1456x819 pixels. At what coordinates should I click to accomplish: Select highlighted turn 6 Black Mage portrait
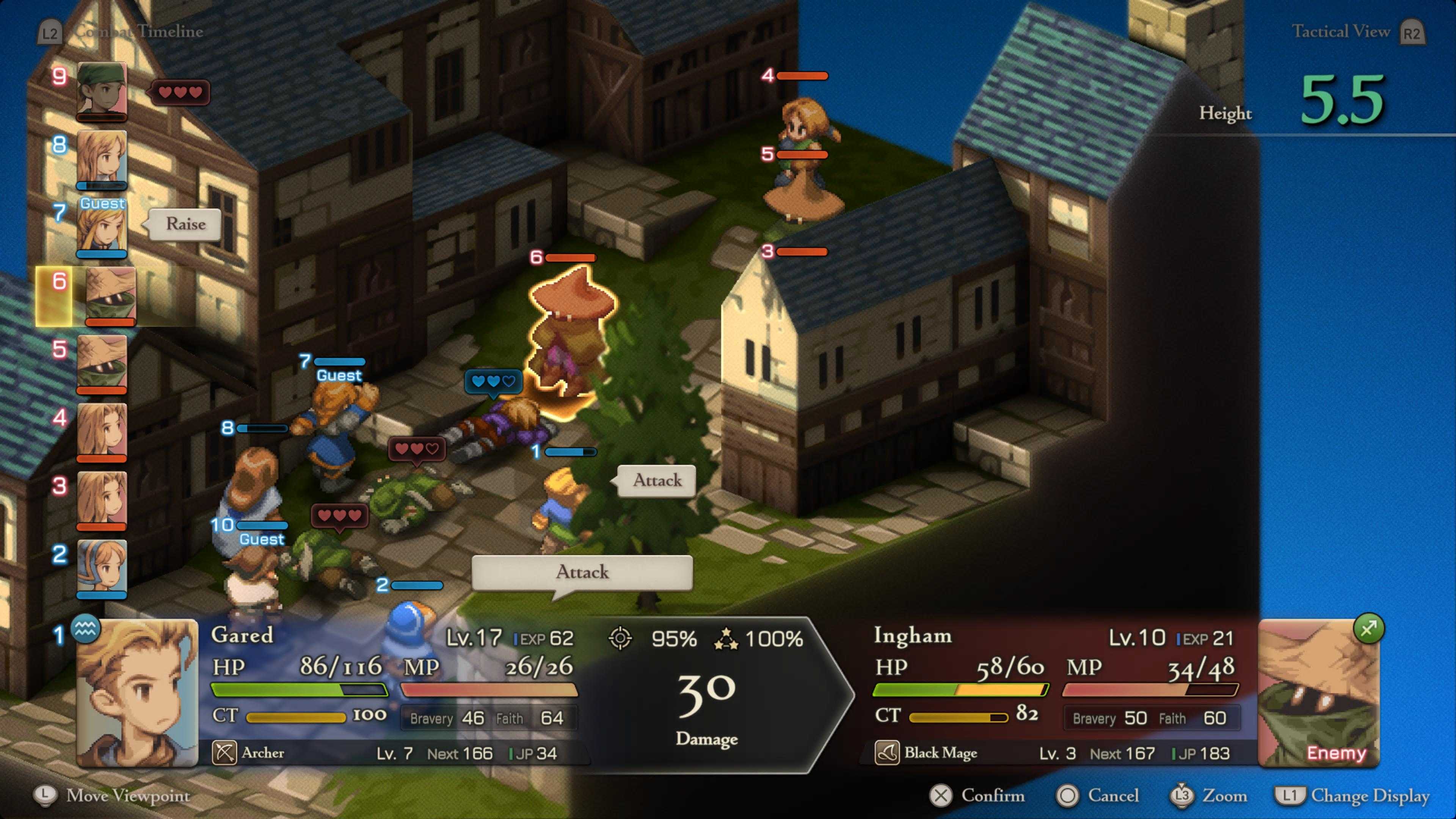click(x=111, y=296)
